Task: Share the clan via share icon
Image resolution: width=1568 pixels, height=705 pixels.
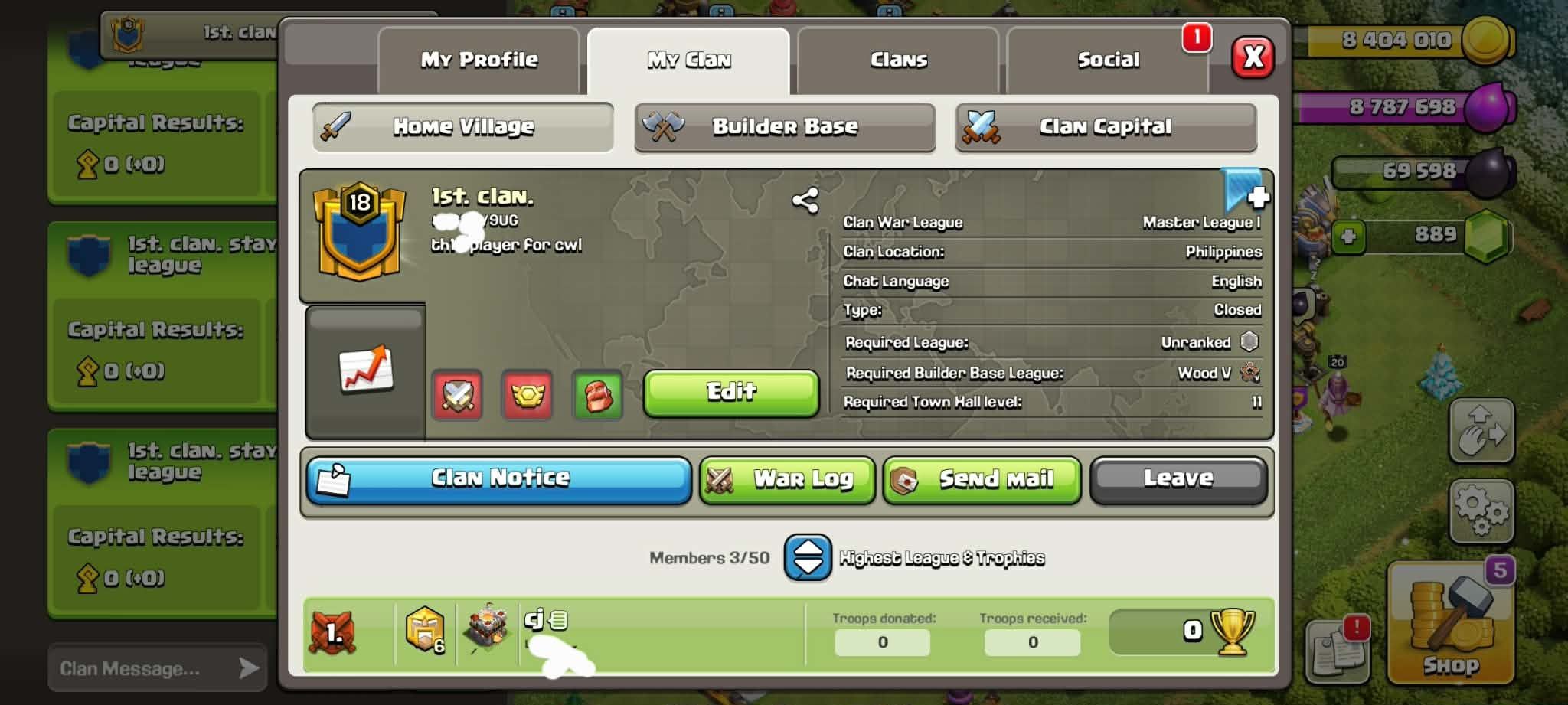Action: pos(805,201)
